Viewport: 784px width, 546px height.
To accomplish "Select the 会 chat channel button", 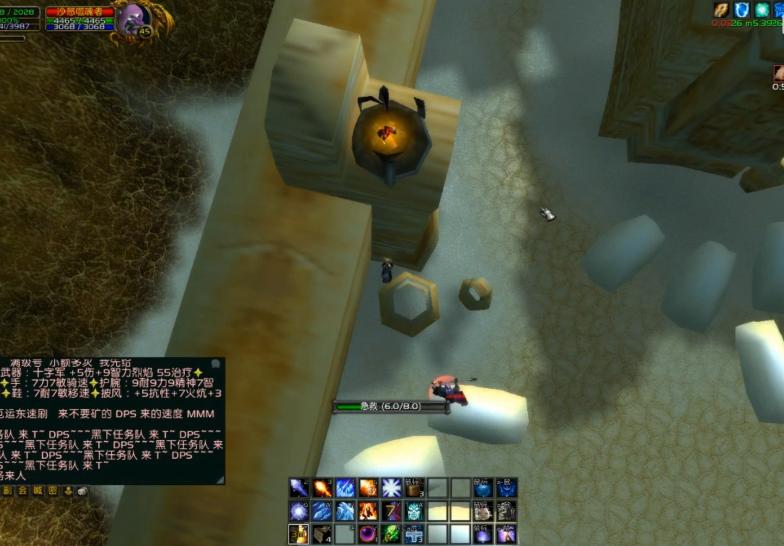I will tap(22, 491).
